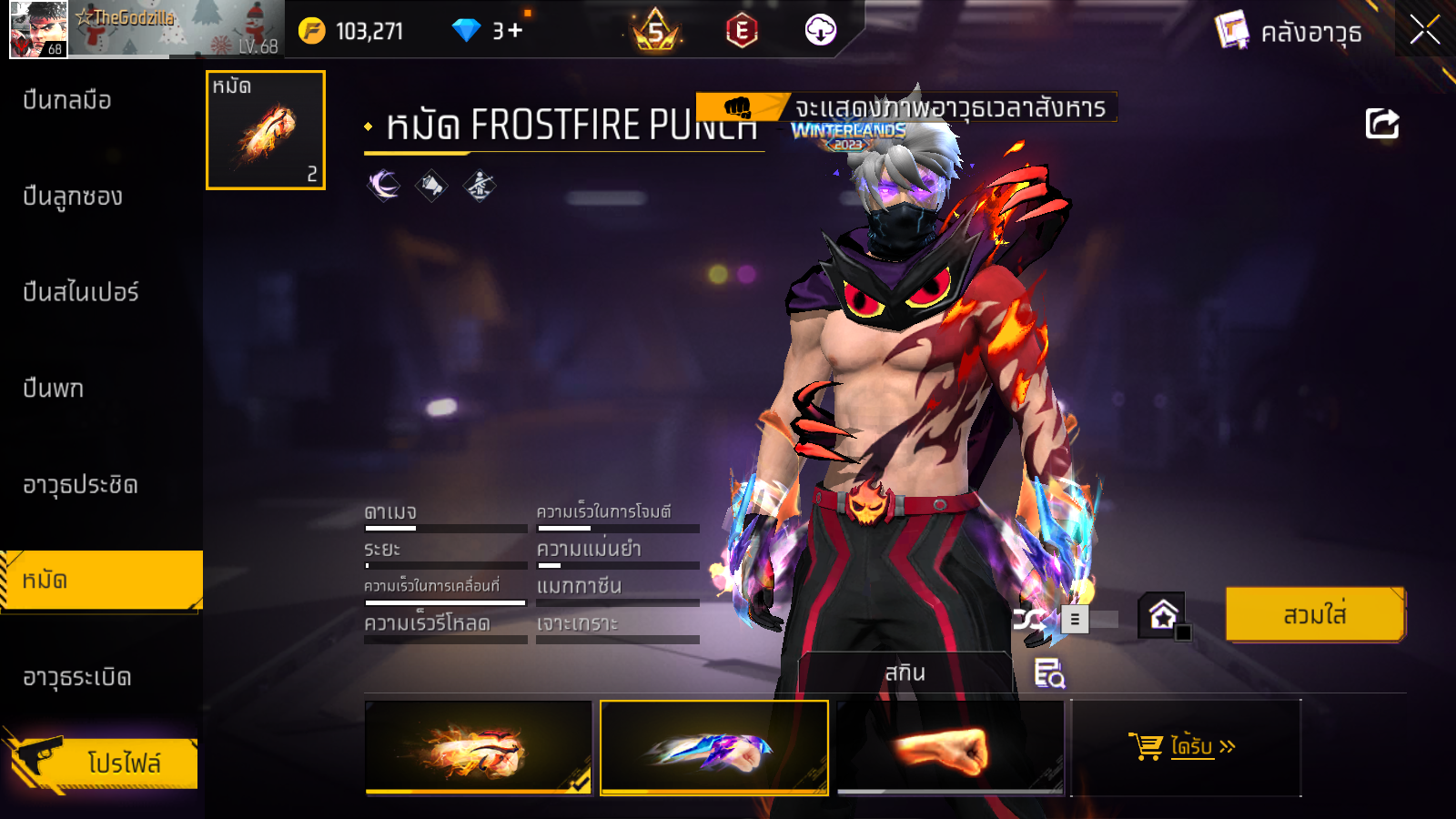This screenshot has width=1456, height=819.
Task: Add diamonds with the plus button
Action: click(x=515, y=31)
